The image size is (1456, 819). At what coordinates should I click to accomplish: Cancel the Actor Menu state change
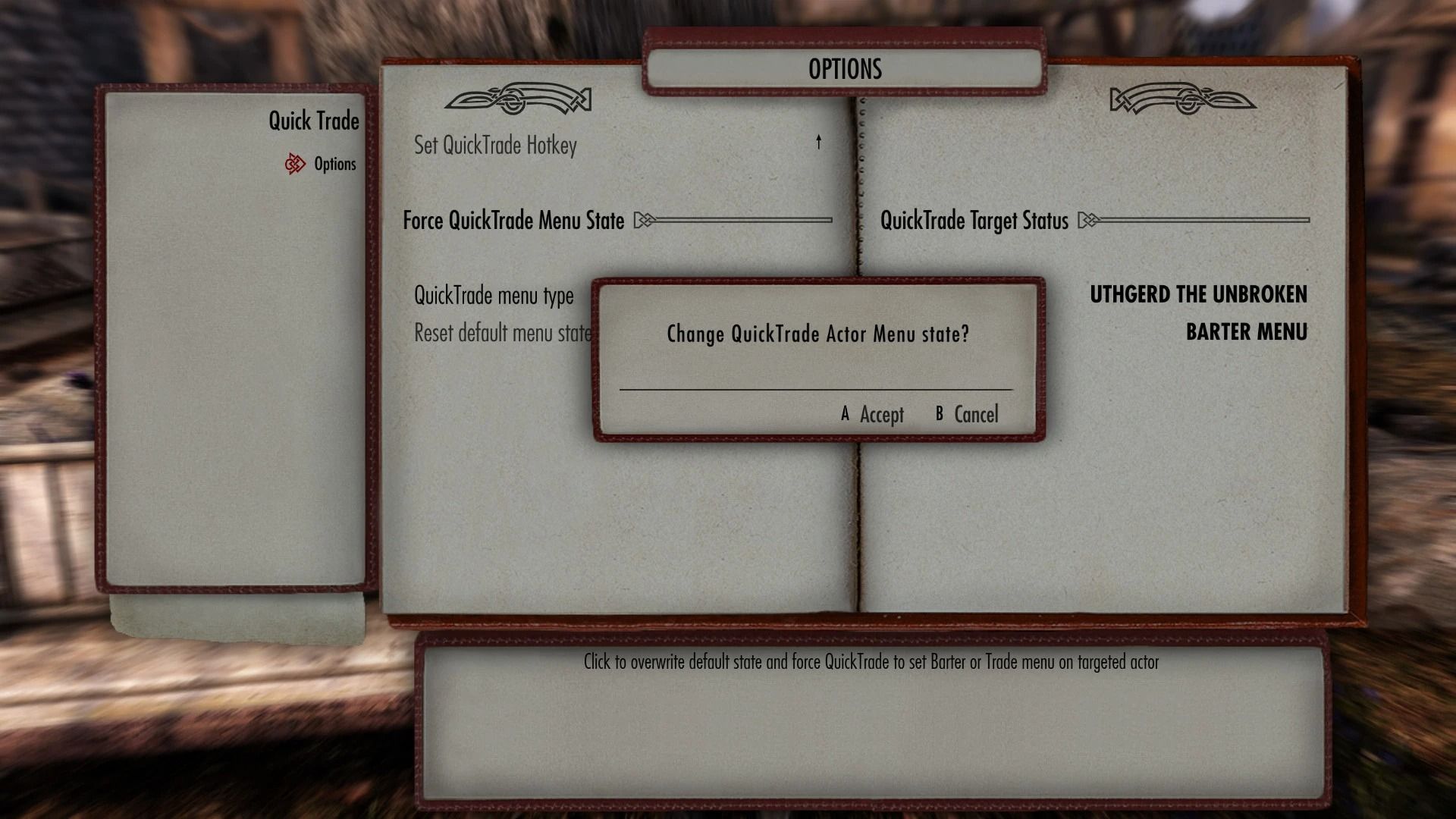967,415
